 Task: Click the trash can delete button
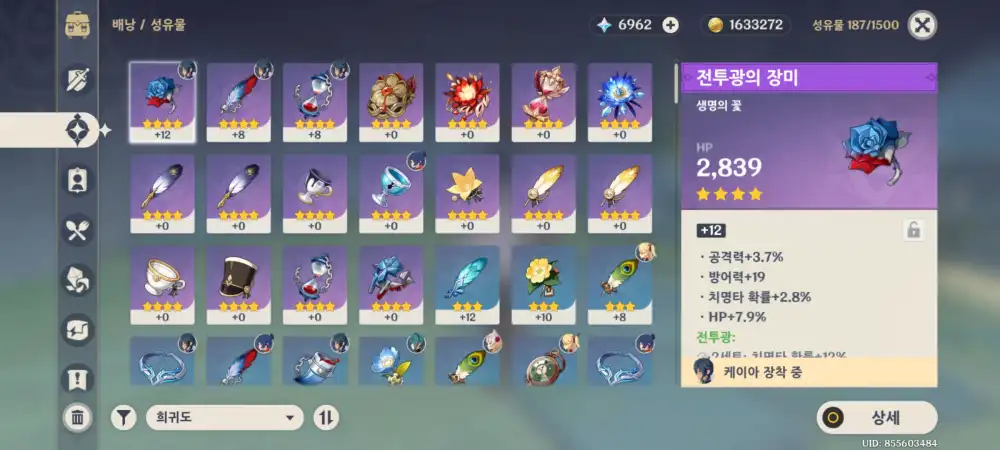point(77,417)
